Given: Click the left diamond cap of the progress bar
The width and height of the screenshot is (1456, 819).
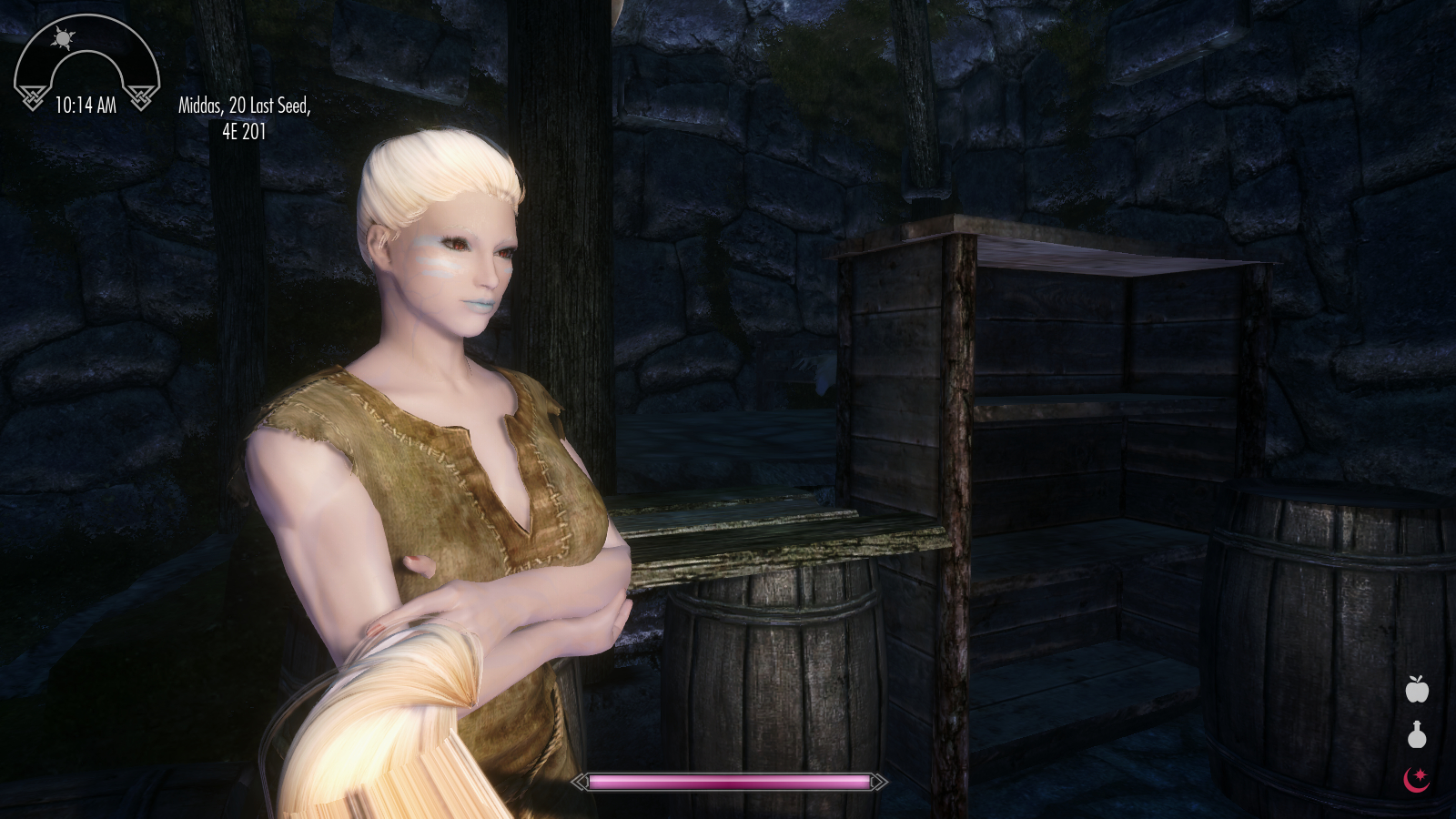Looking at the screenshot, I should click(x=580, y=781).
